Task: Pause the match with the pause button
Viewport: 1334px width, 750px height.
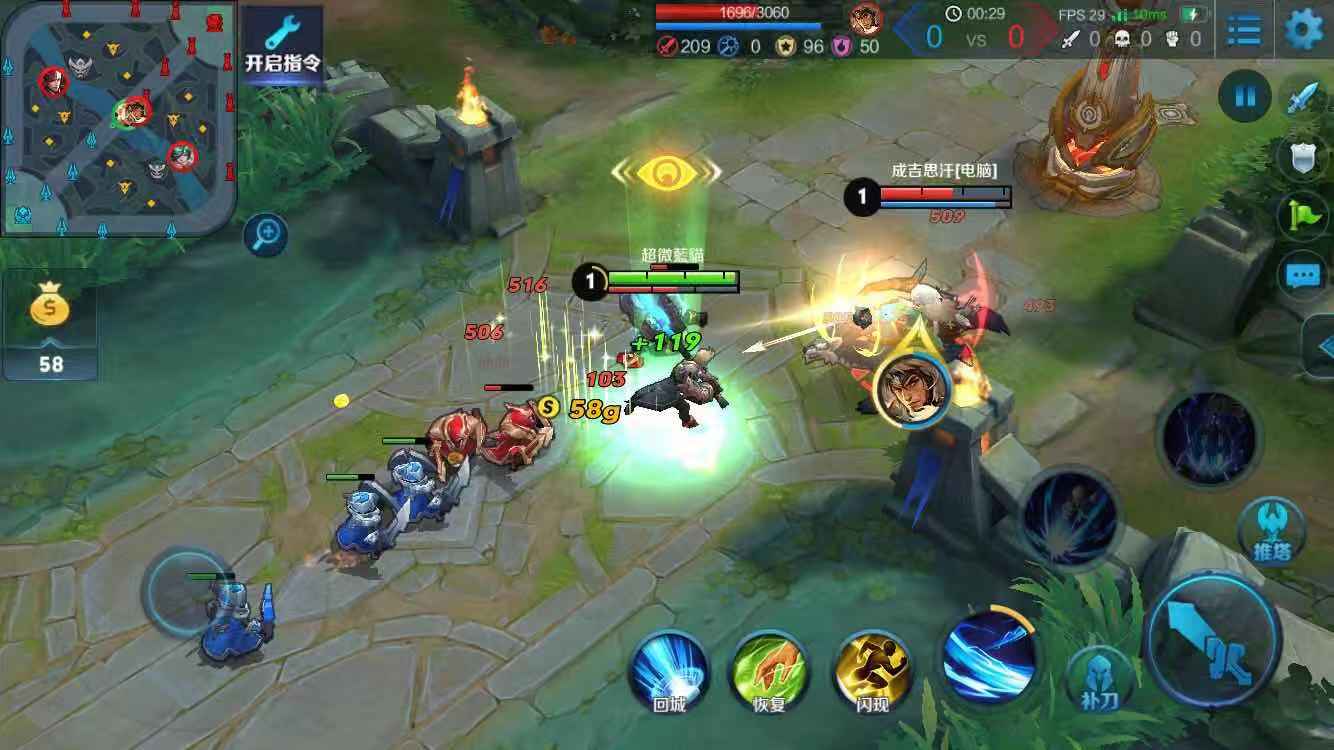Action: click(x=1245, y=97)
